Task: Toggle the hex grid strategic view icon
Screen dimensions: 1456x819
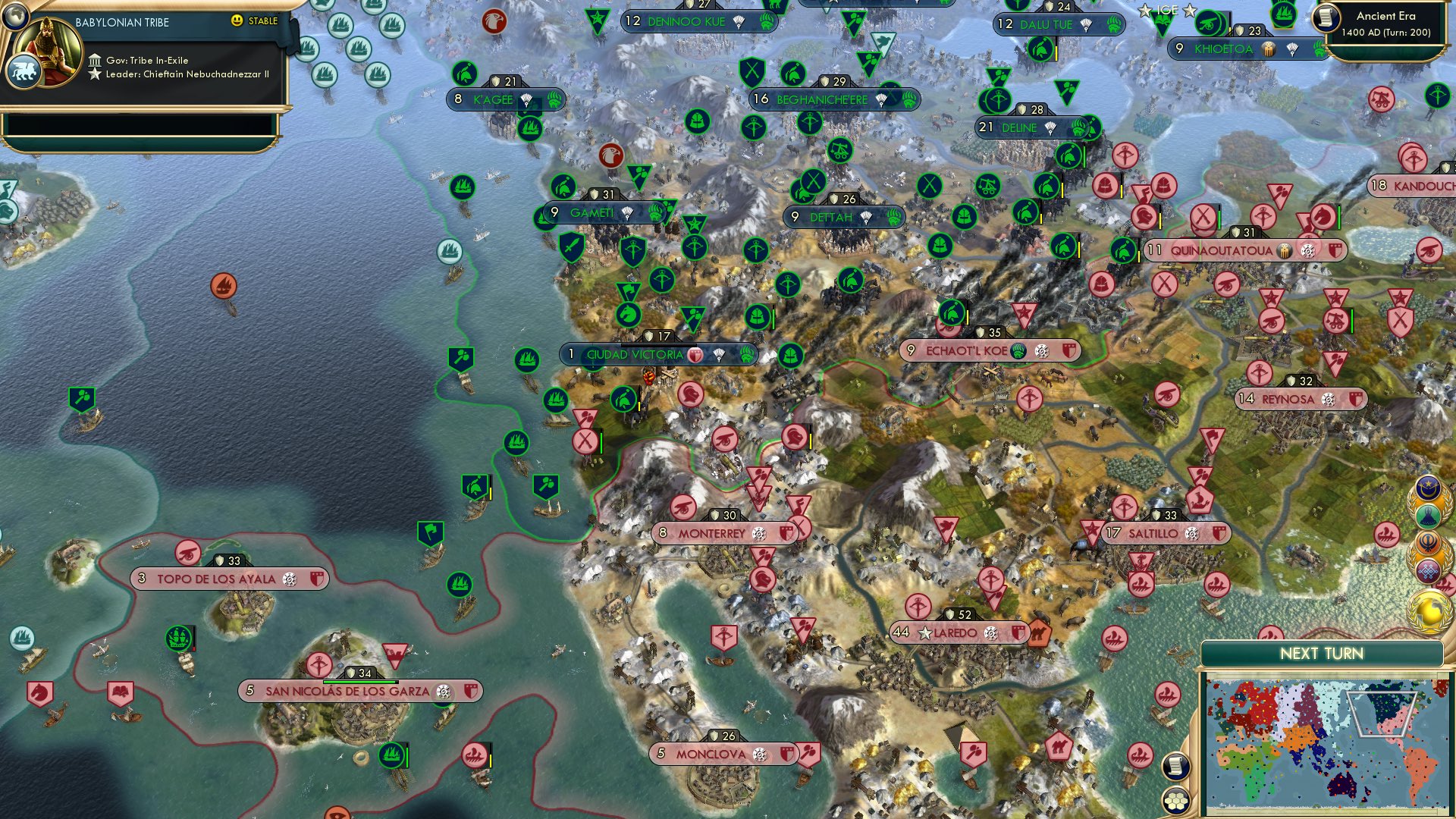Action: [1175, 802]
